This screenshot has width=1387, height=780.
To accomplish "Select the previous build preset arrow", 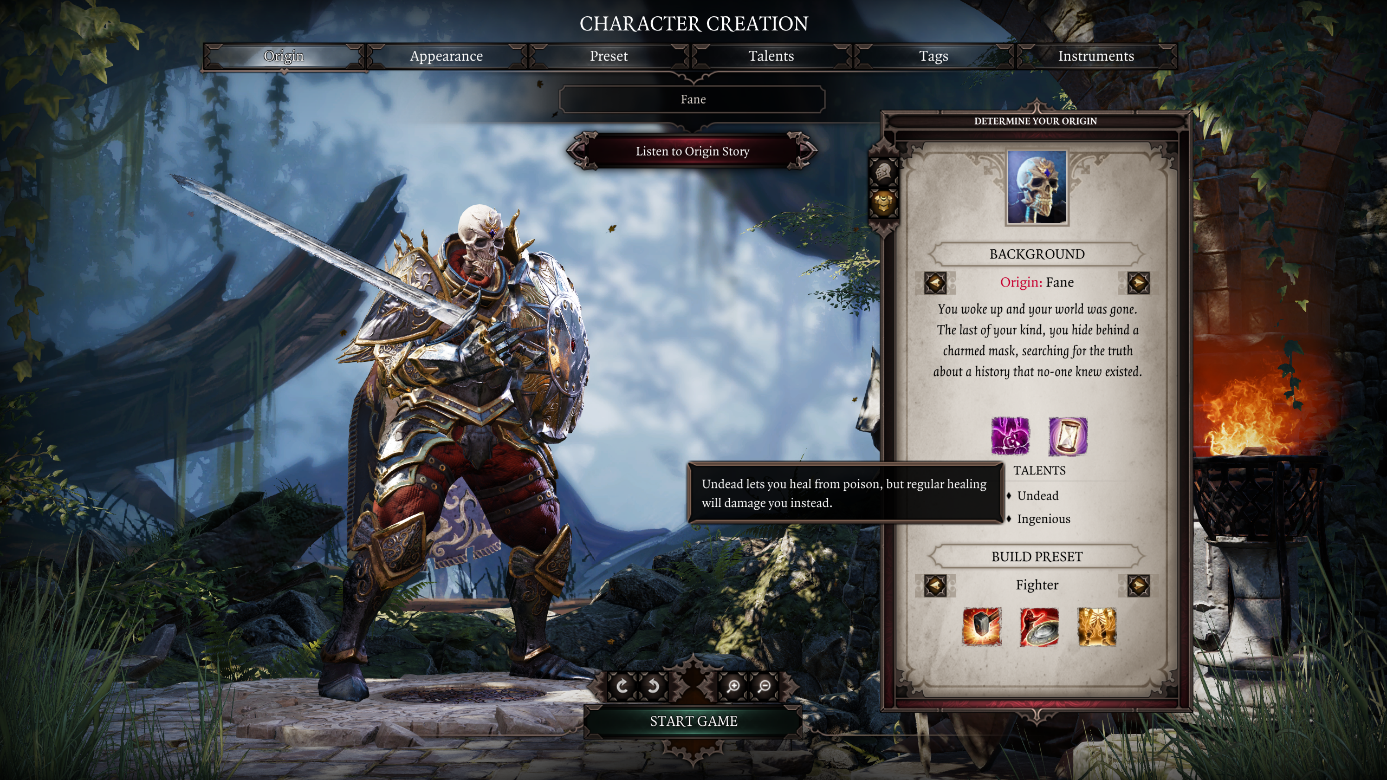I will pos(936,585).
